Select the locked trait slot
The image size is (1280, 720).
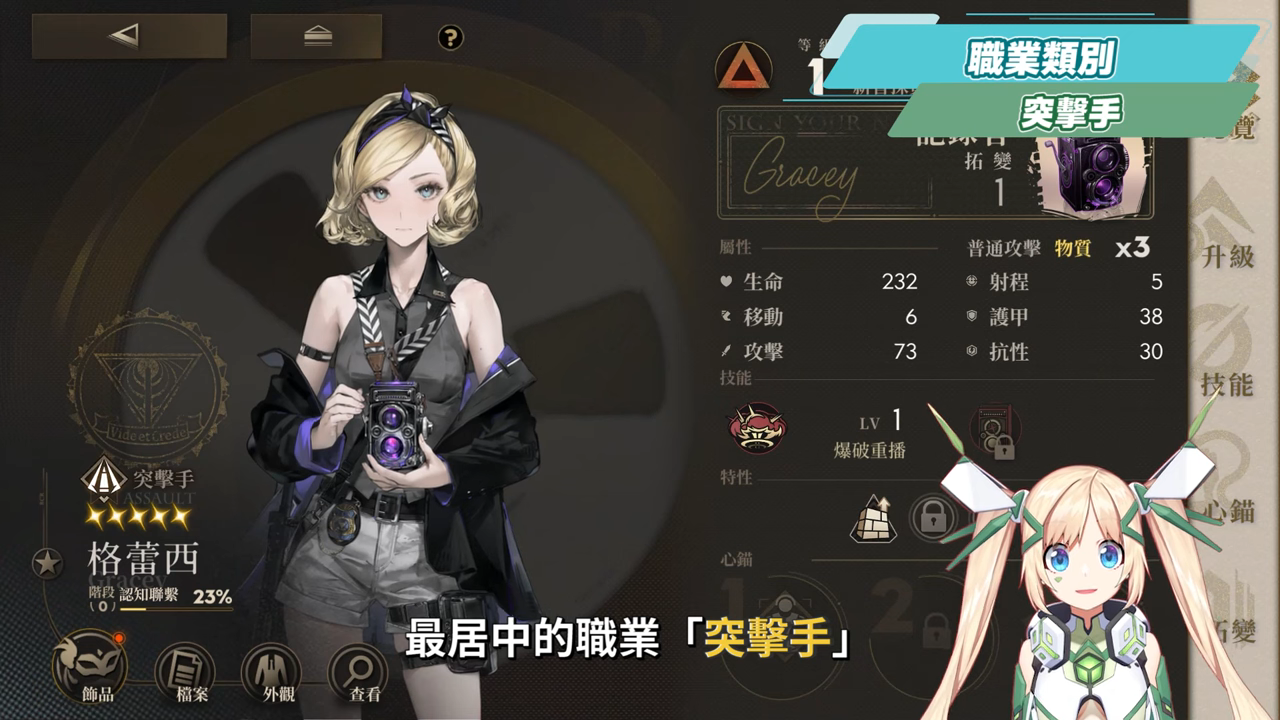coord(932,519)
